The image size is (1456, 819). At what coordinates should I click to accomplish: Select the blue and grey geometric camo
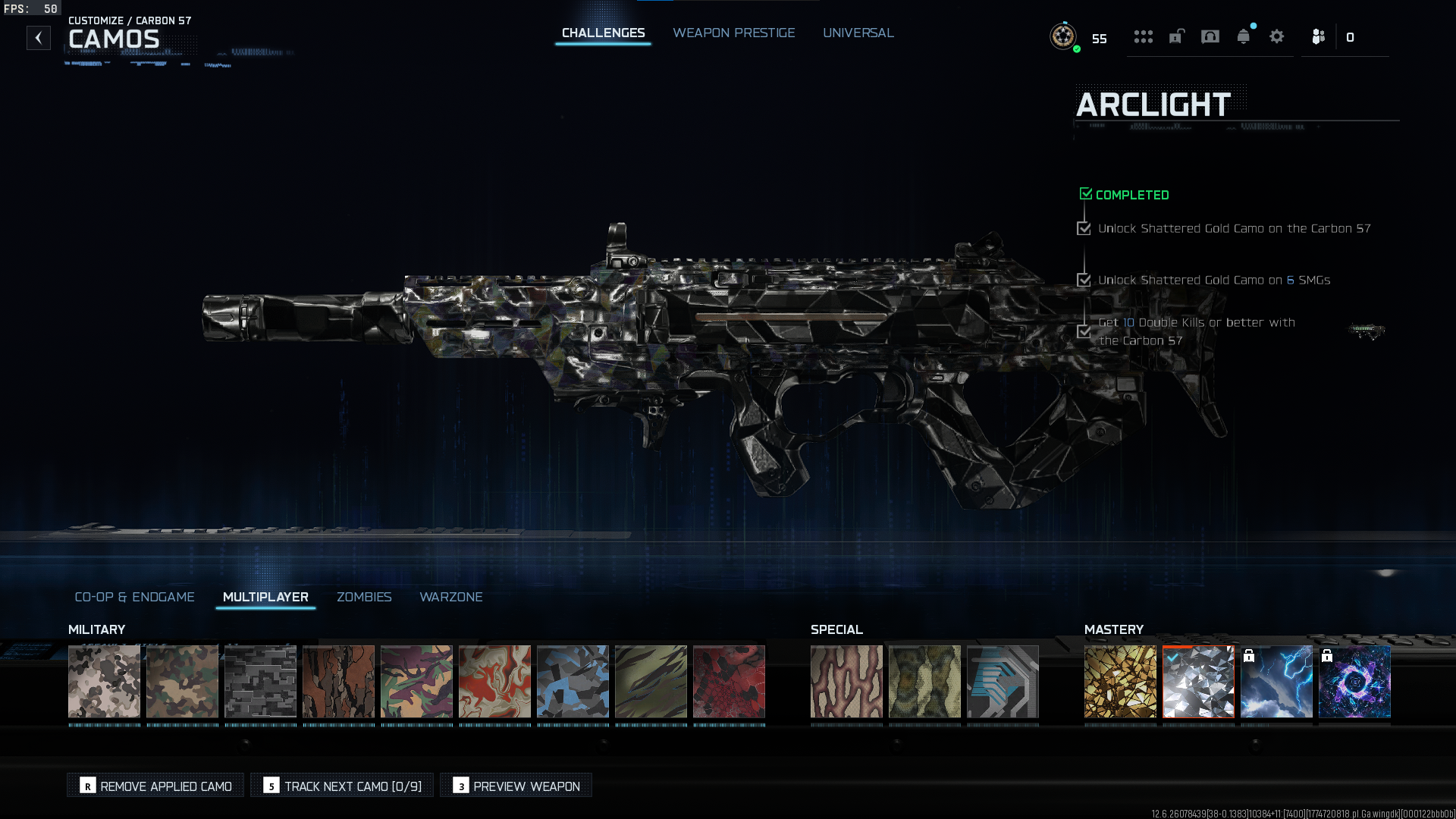click(573, 682)
